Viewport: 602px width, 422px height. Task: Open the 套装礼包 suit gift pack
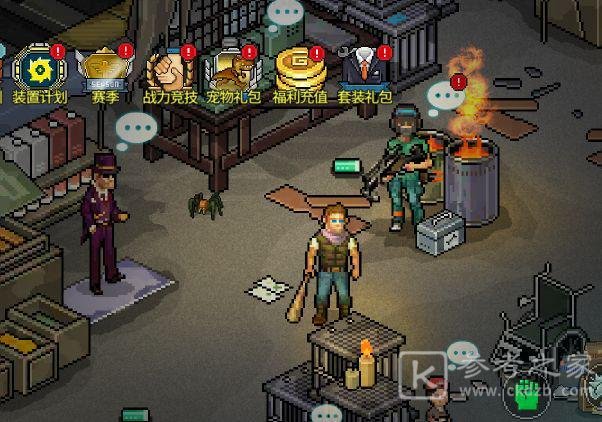tap(364, 68)
